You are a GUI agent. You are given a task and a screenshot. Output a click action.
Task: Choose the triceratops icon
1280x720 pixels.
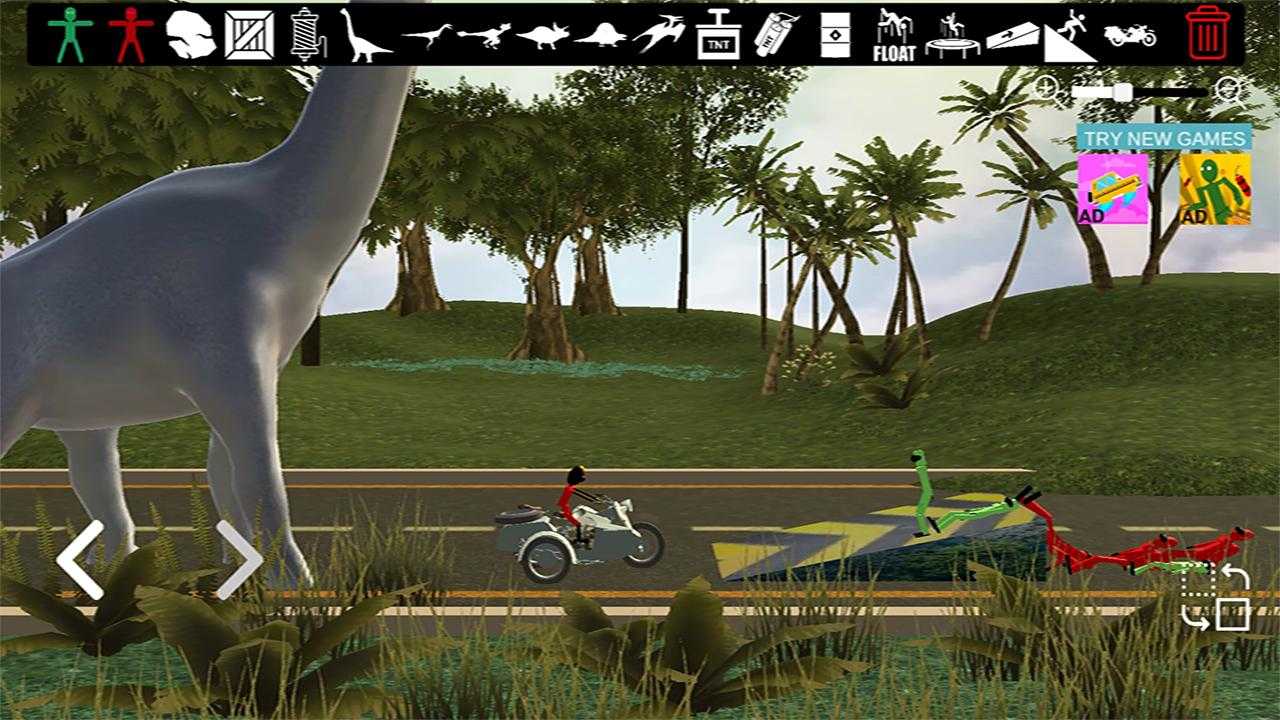coord(542,36)
